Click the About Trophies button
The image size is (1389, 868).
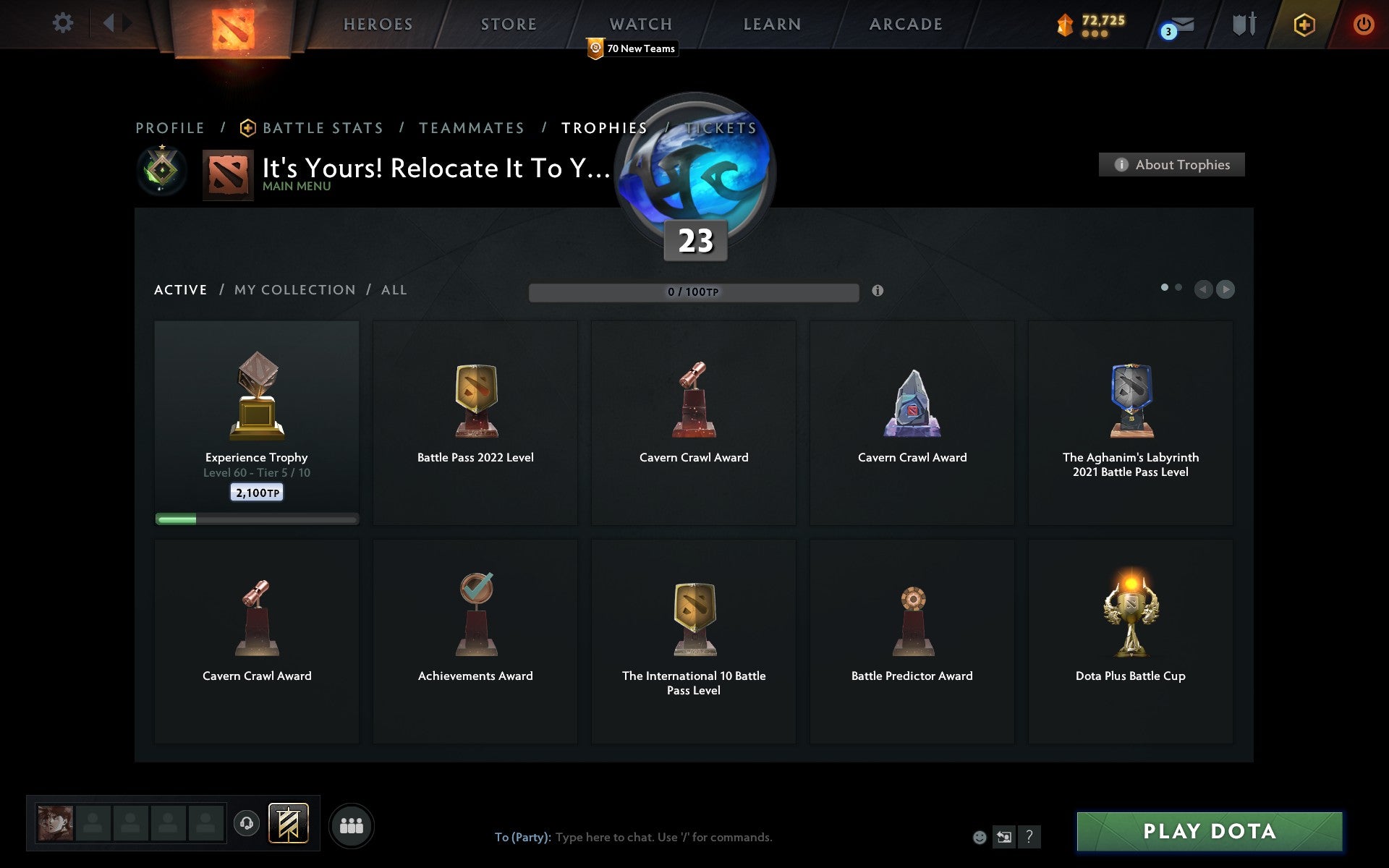click(x=1171, y=164)
